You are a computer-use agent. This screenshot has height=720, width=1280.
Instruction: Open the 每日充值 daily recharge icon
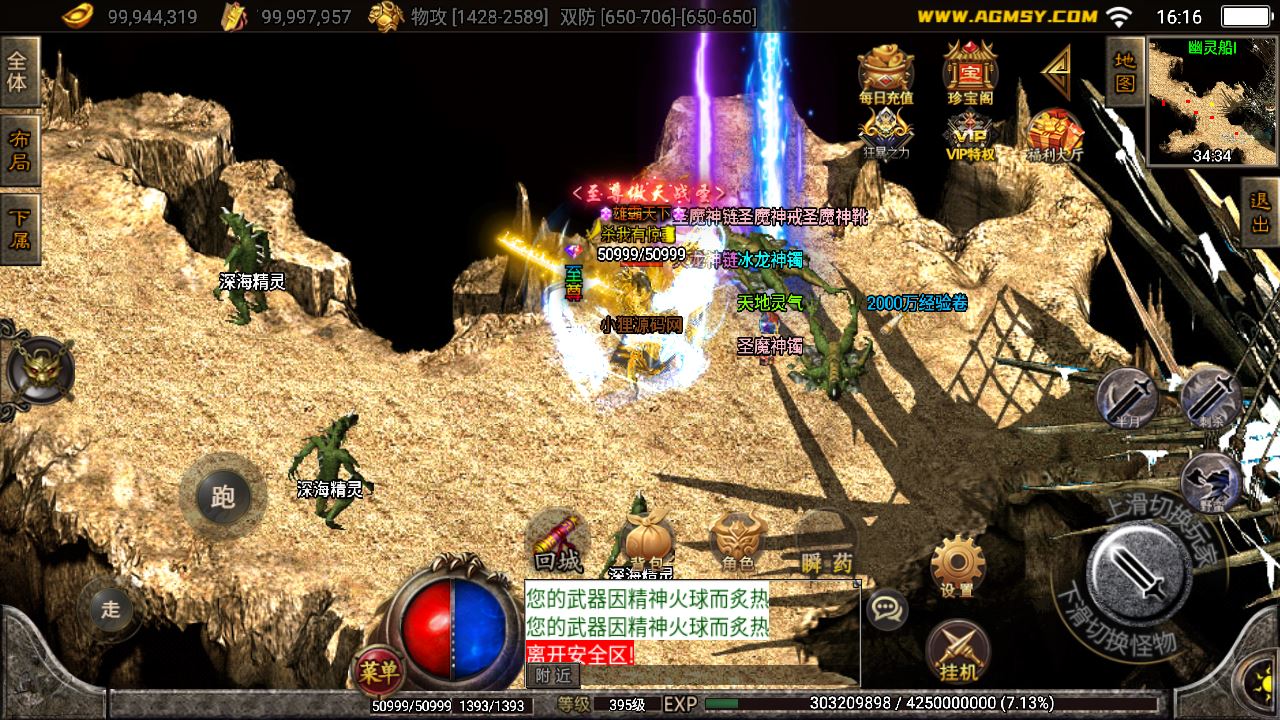pos(886,73)
